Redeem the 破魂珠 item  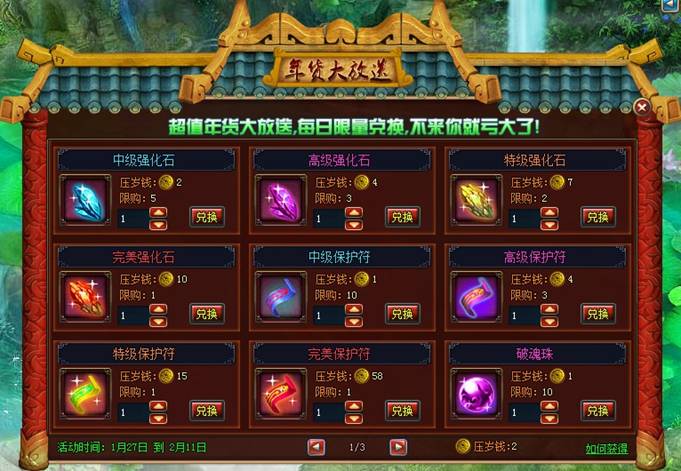597,411
